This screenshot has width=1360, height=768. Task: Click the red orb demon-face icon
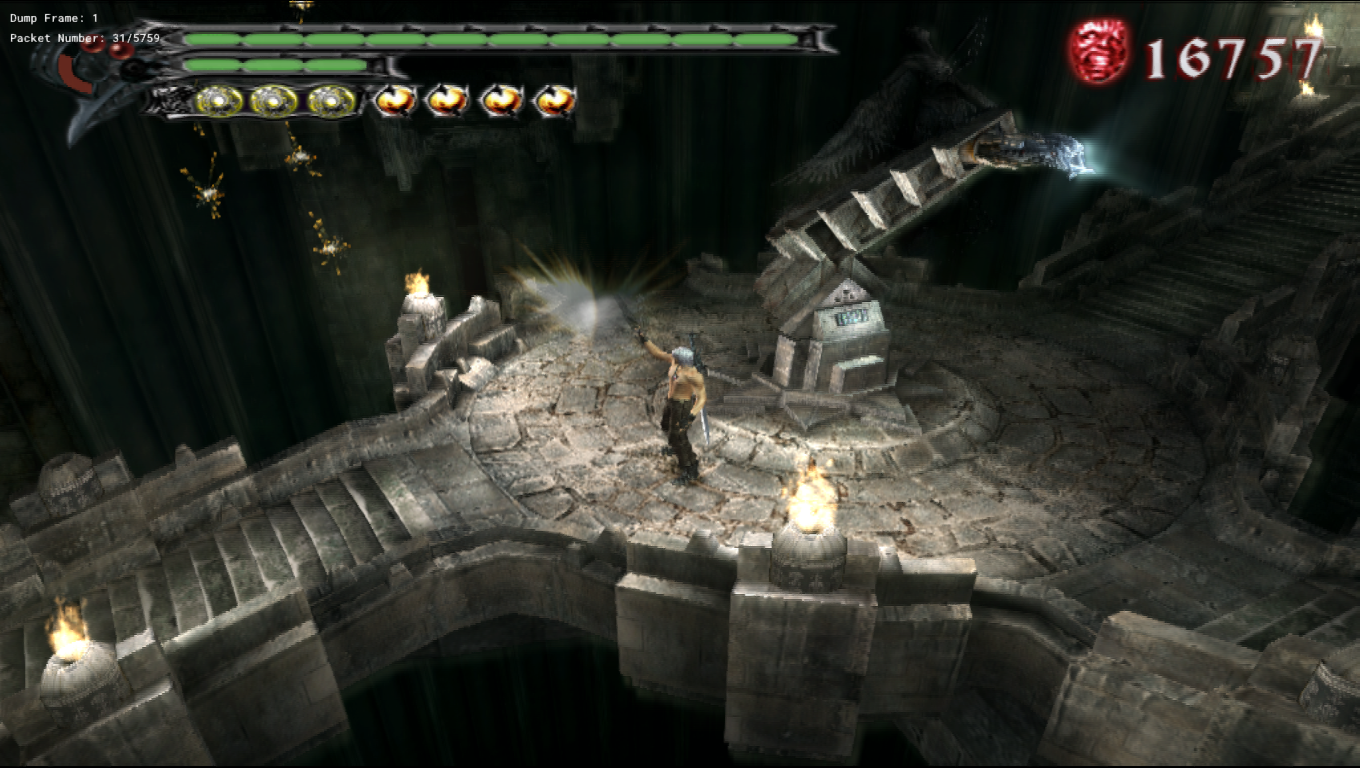pyautogui.click(x=1099, y=51)
